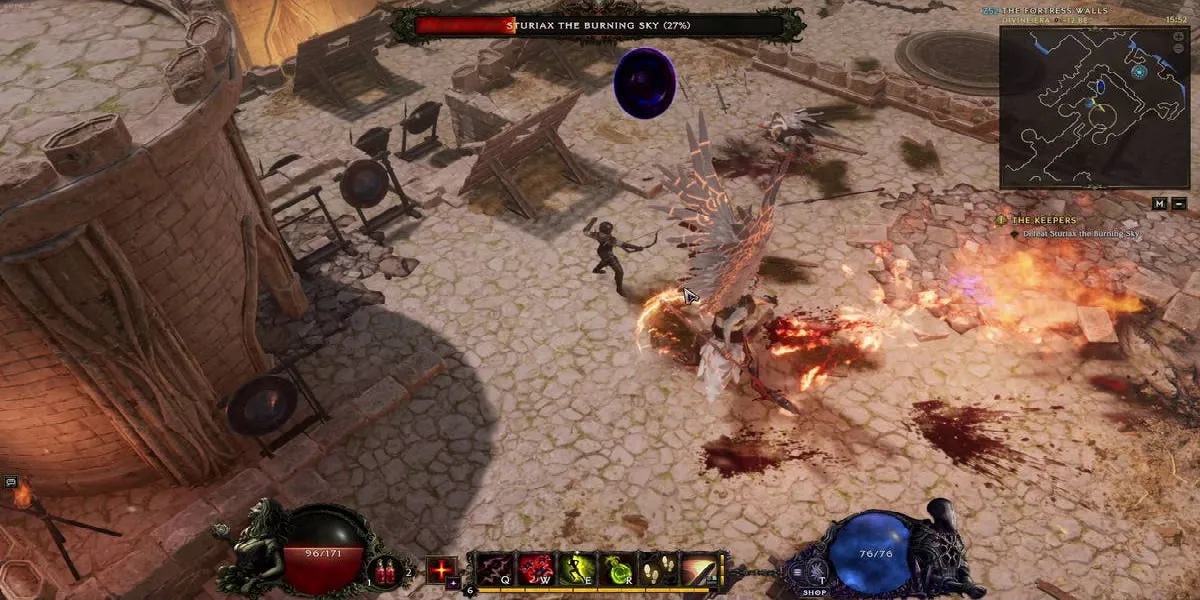Use the slashing blade skill slot
The image size is (1200, 600).
[x=700, y=569]
